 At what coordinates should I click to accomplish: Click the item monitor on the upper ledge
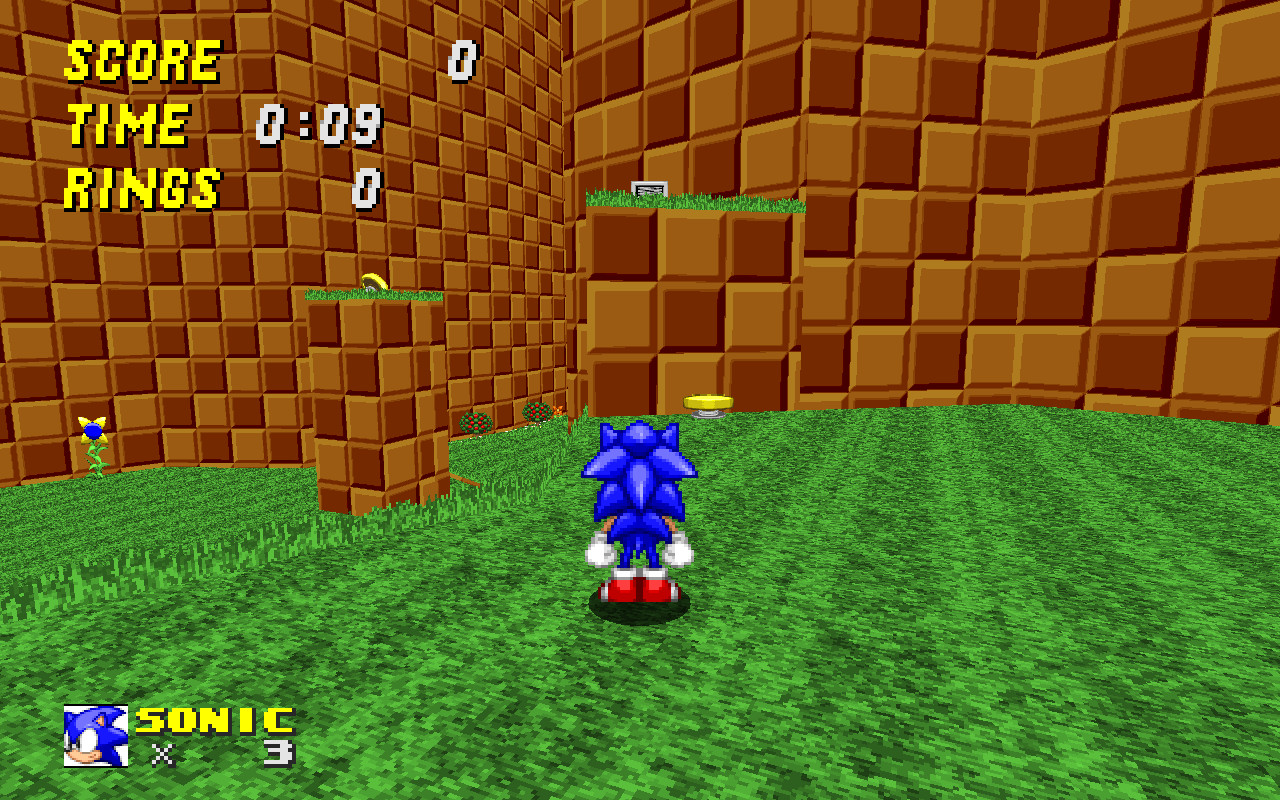tap(650, 189)
